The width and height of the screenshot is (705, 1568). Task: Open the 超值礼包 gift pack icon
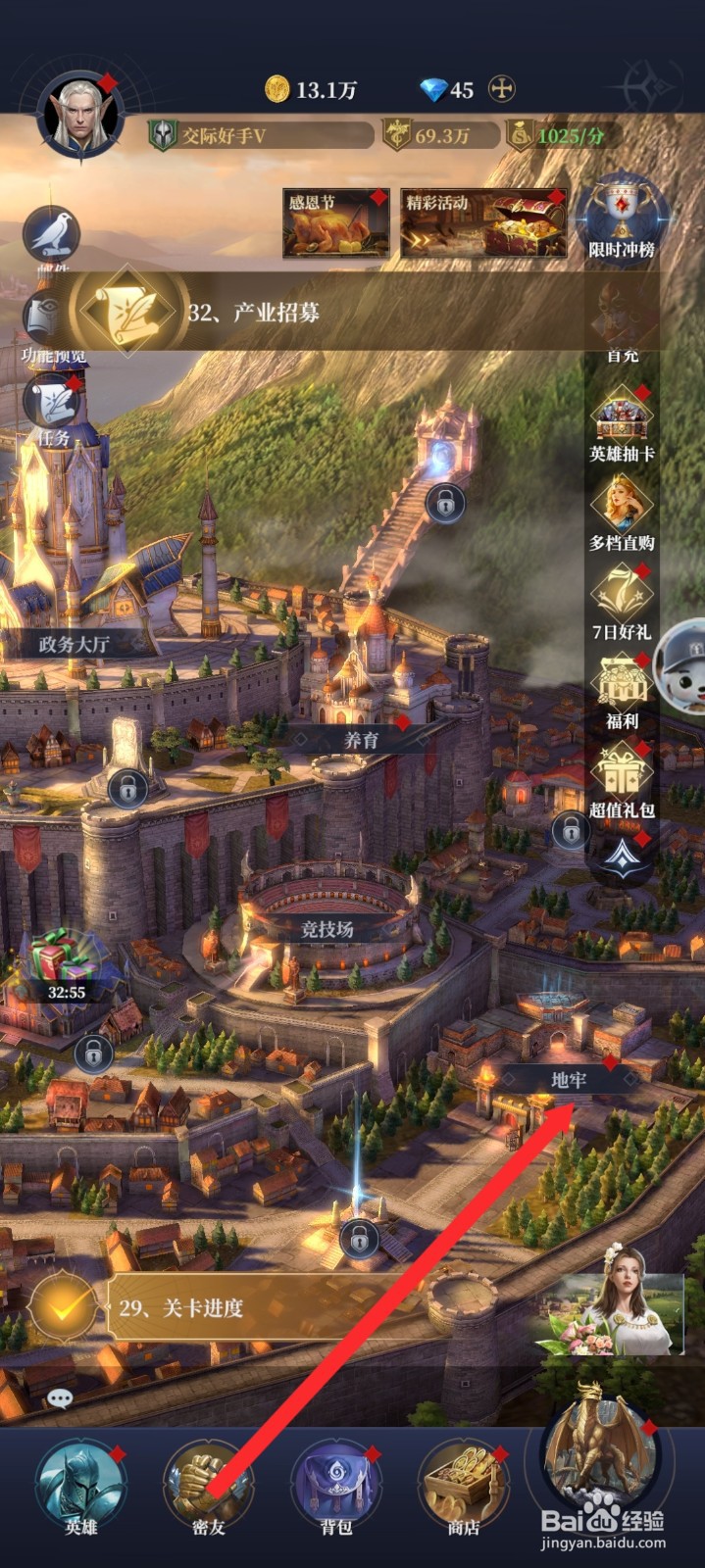pos(622,778)
